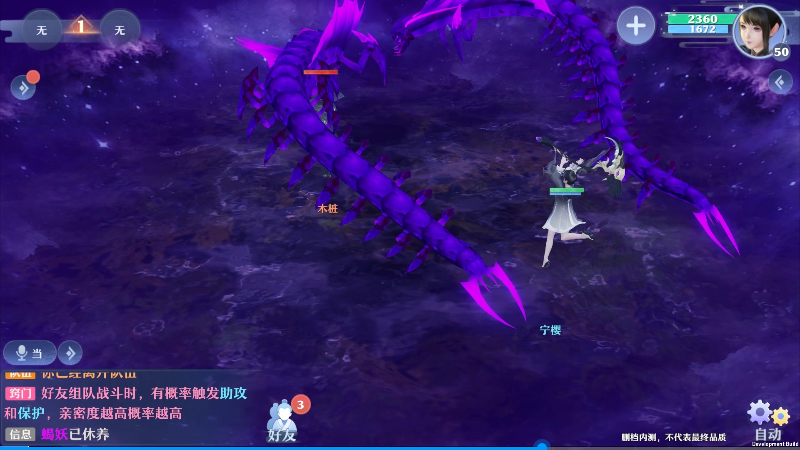Open the 好友 friends list
This screenshot has height=450, width=800.
pos(283,420)
